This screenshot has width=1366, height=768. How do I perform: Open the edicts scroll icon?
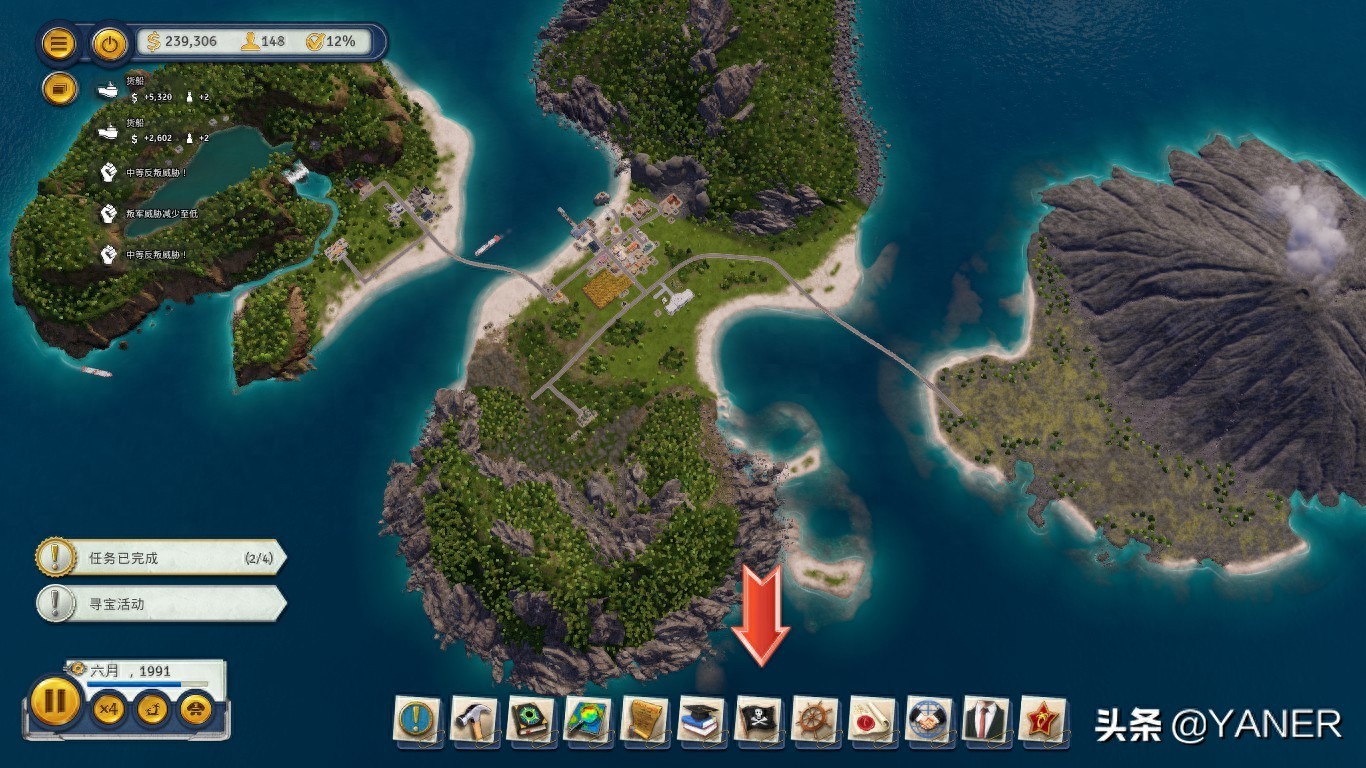click(x=644, y=719)
